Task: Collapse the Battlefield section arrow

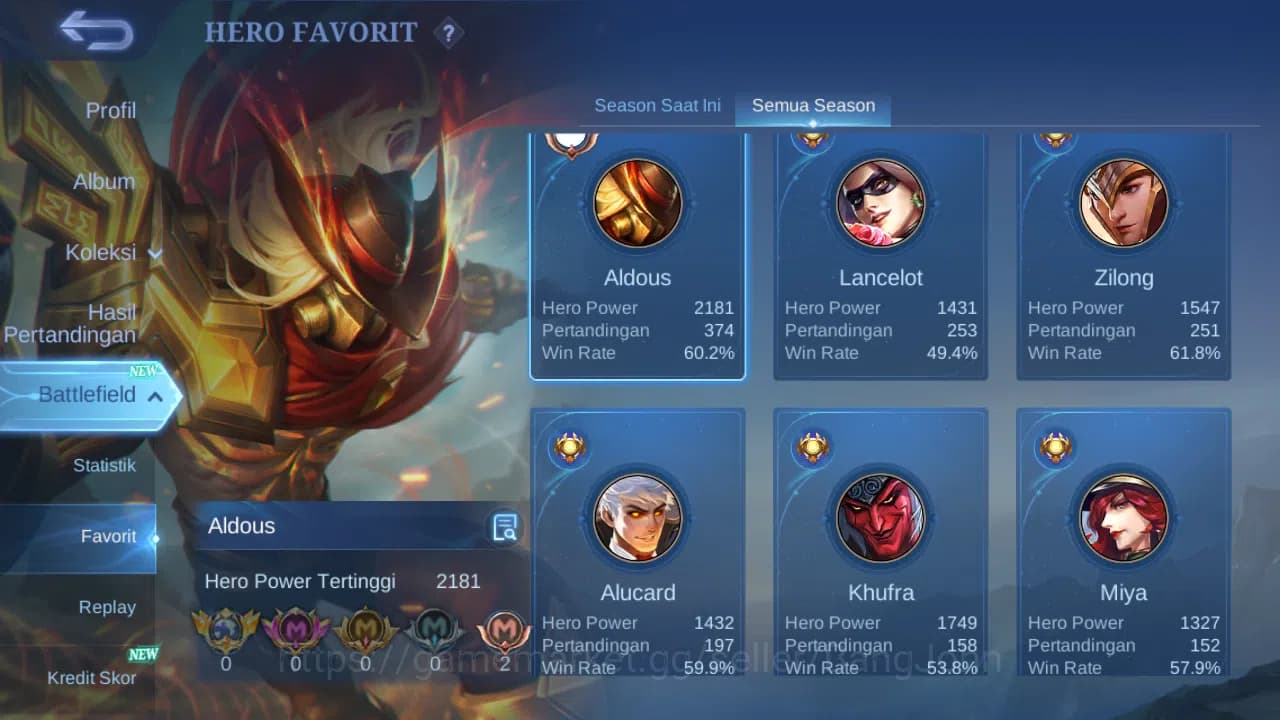Action: click(153, 397)
